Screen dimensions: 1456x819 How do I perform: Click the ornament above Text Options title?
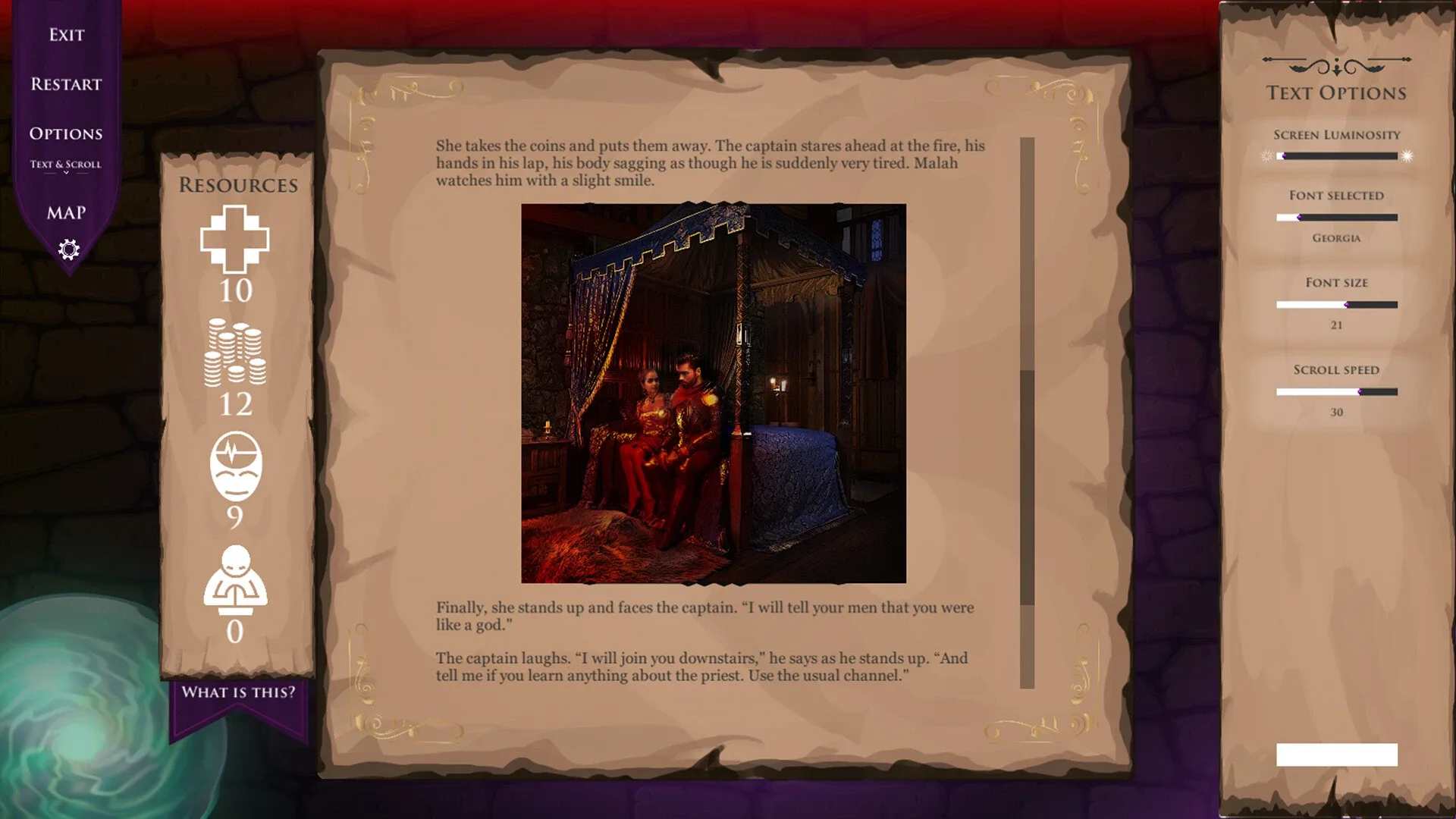pos(1335,64)
